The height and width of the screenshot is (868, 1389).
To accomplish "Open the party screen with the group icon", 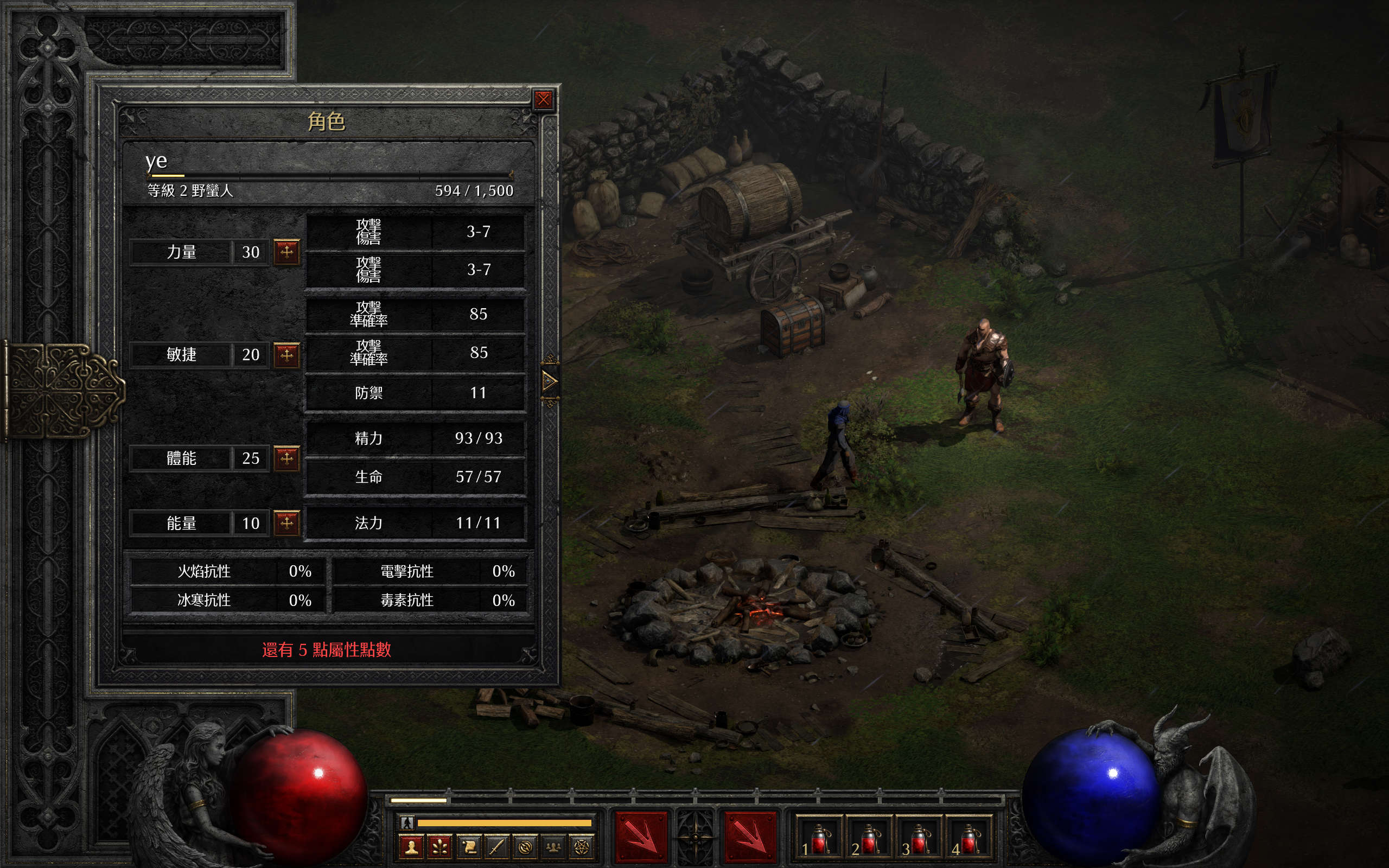I will pos(553,847).
